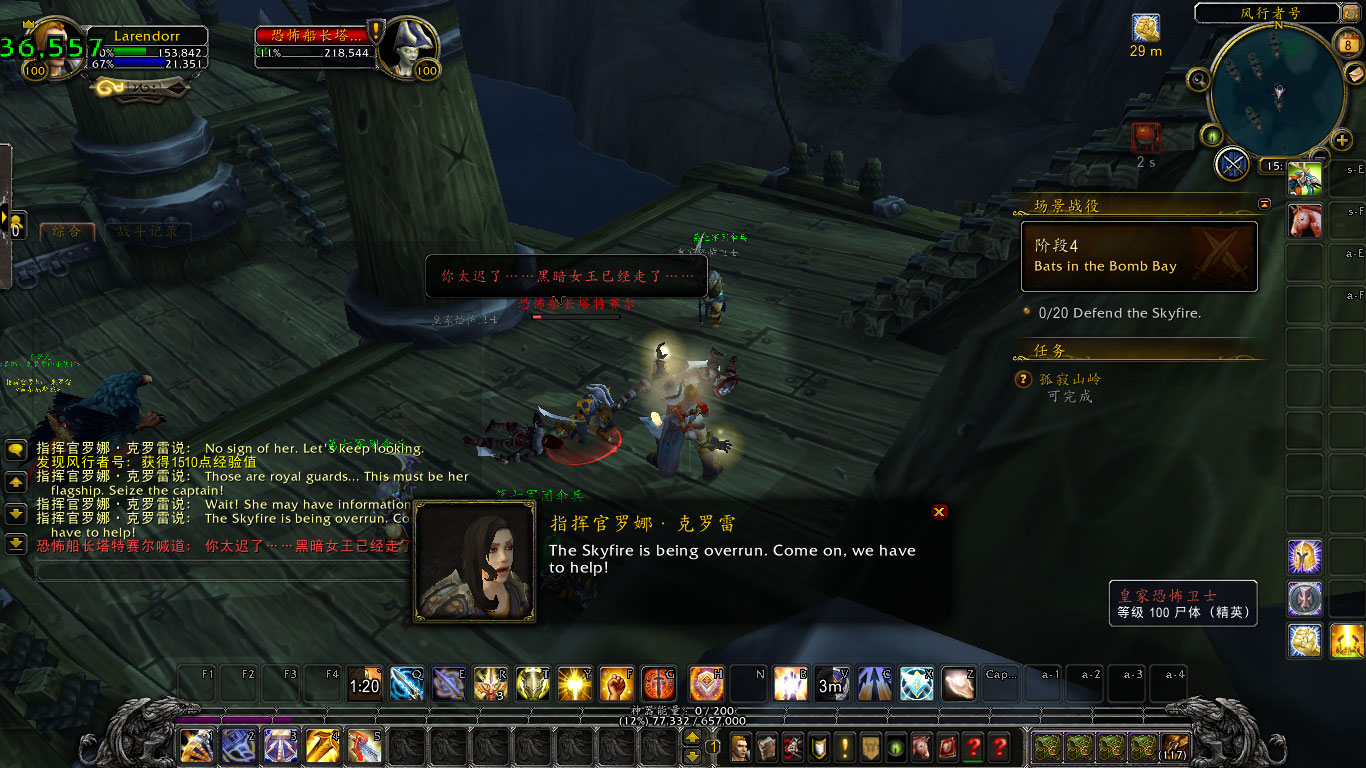Viewport: 1366px width, 768px height.
Task: Open the 战斗记录 combat log tab
Action: [x=148, y=231]
